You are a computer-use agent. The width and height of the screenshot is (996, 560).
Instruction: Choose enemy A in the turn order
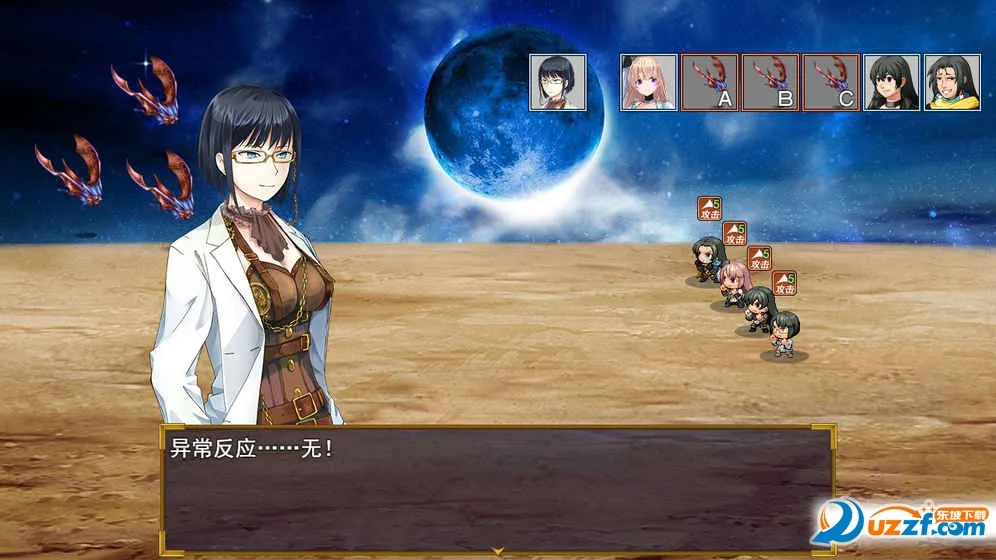coord(709,82)
